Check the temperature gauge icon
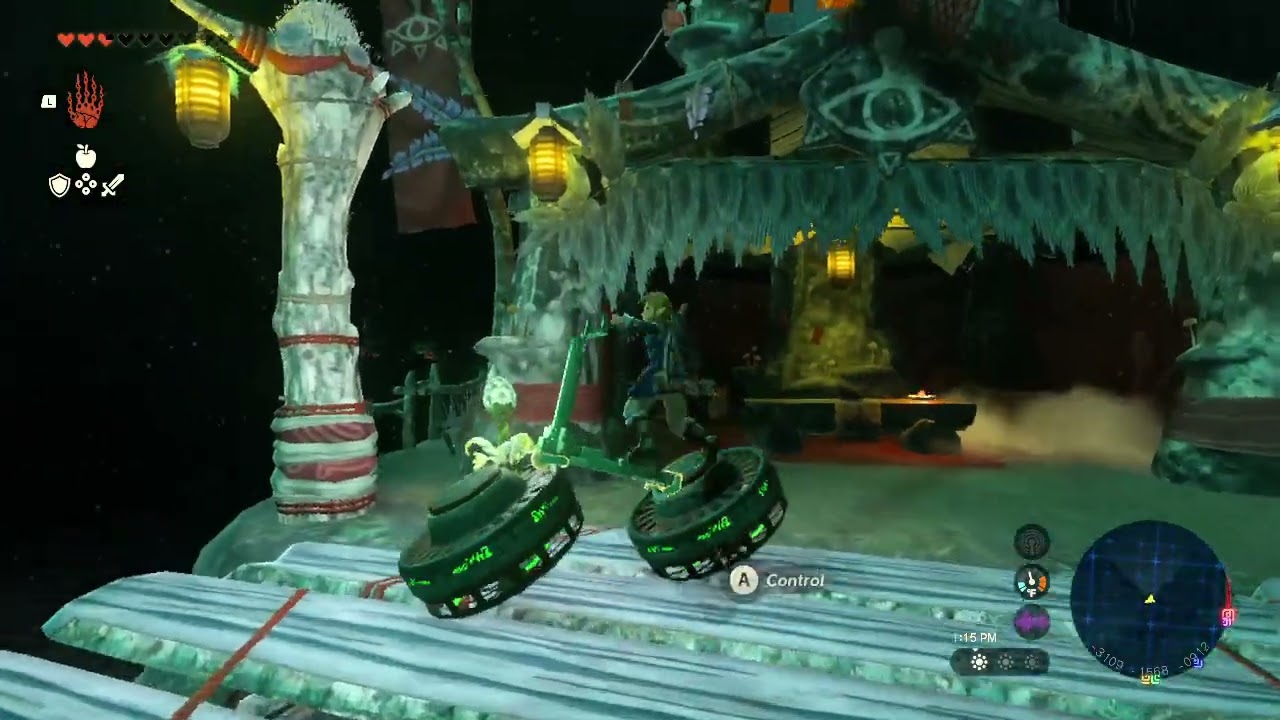The image size is (1280, 720). click(1032, 581)
